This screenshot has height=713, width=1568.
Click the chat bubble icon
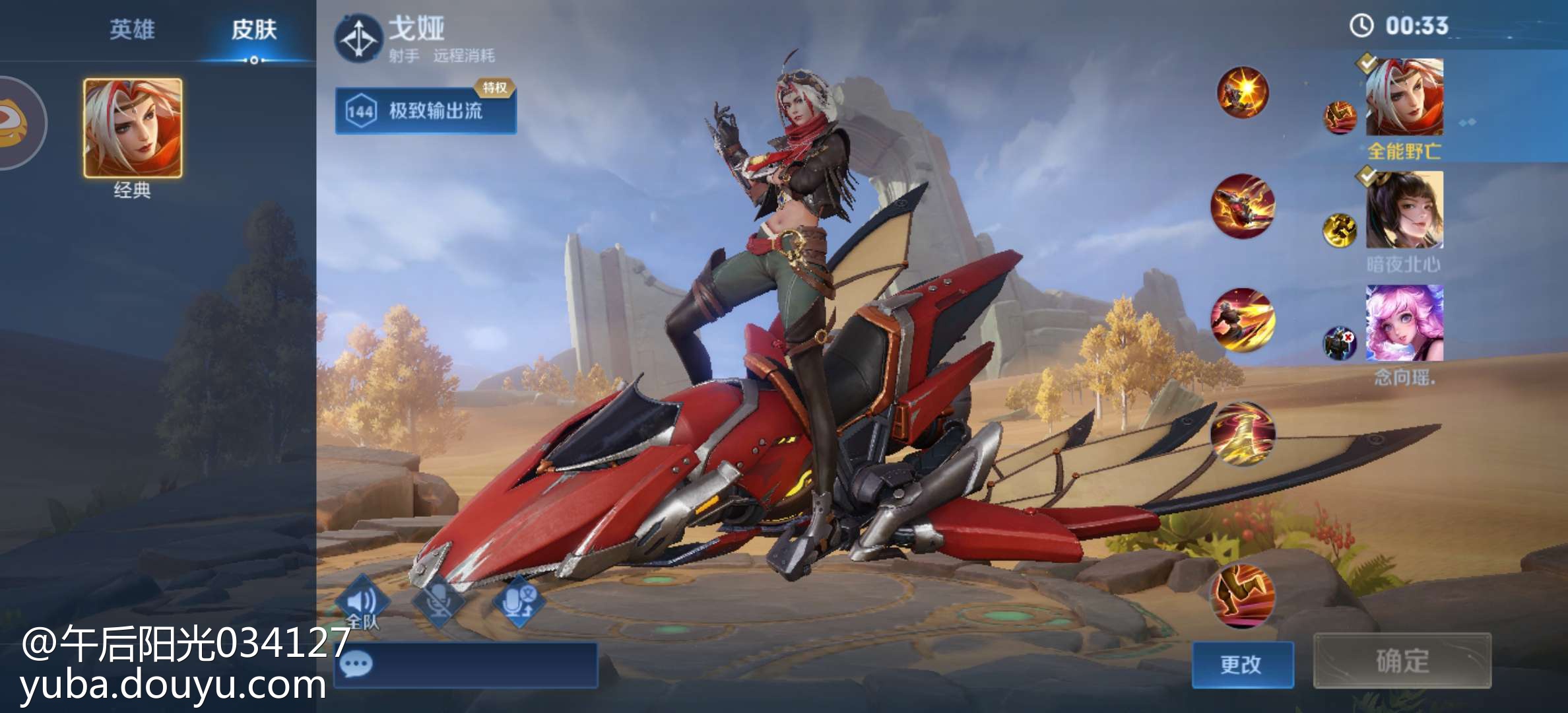pyautogui.click(x=358, y=663)
